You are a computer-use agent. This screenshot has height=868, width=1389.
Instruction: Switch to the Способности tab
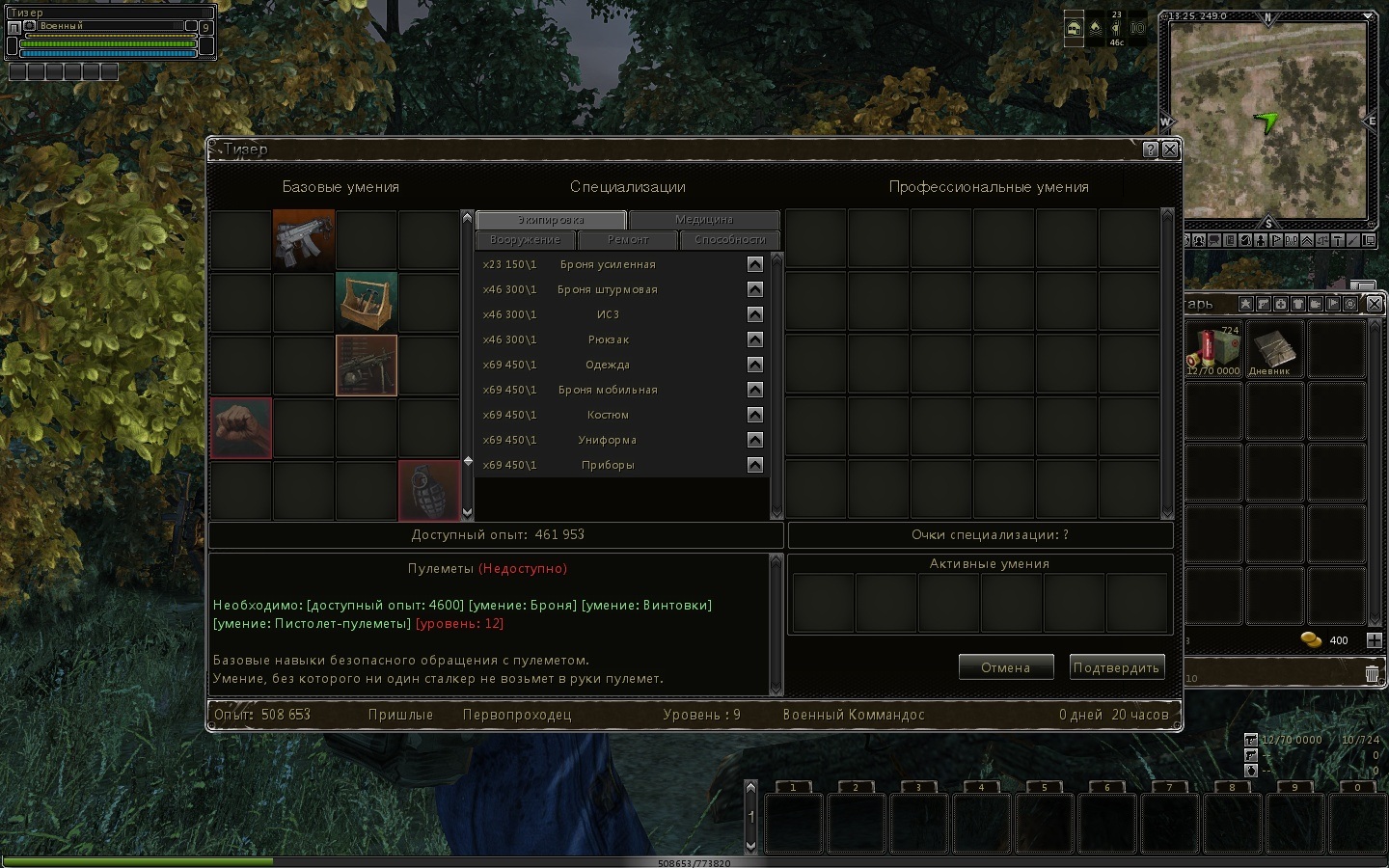[x=729, y=240]
